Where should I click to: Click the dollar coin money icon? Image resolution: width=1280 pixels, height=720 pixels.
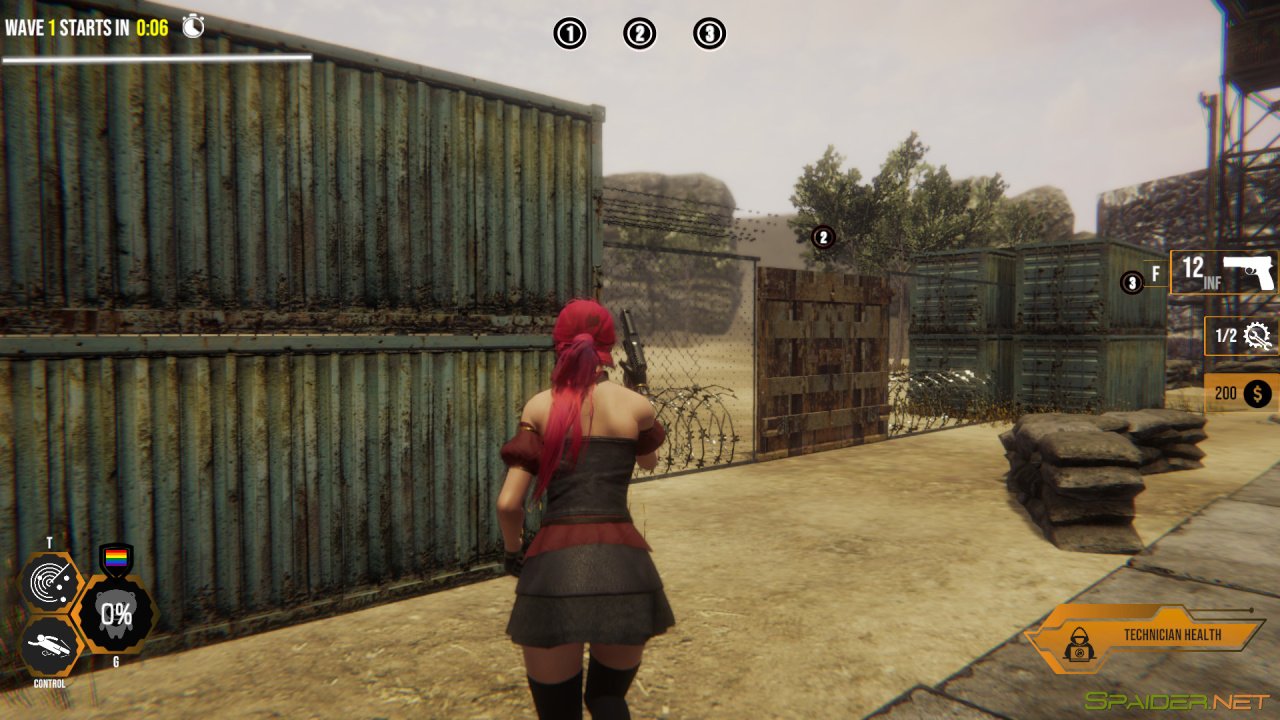[x=1257, y=394]
